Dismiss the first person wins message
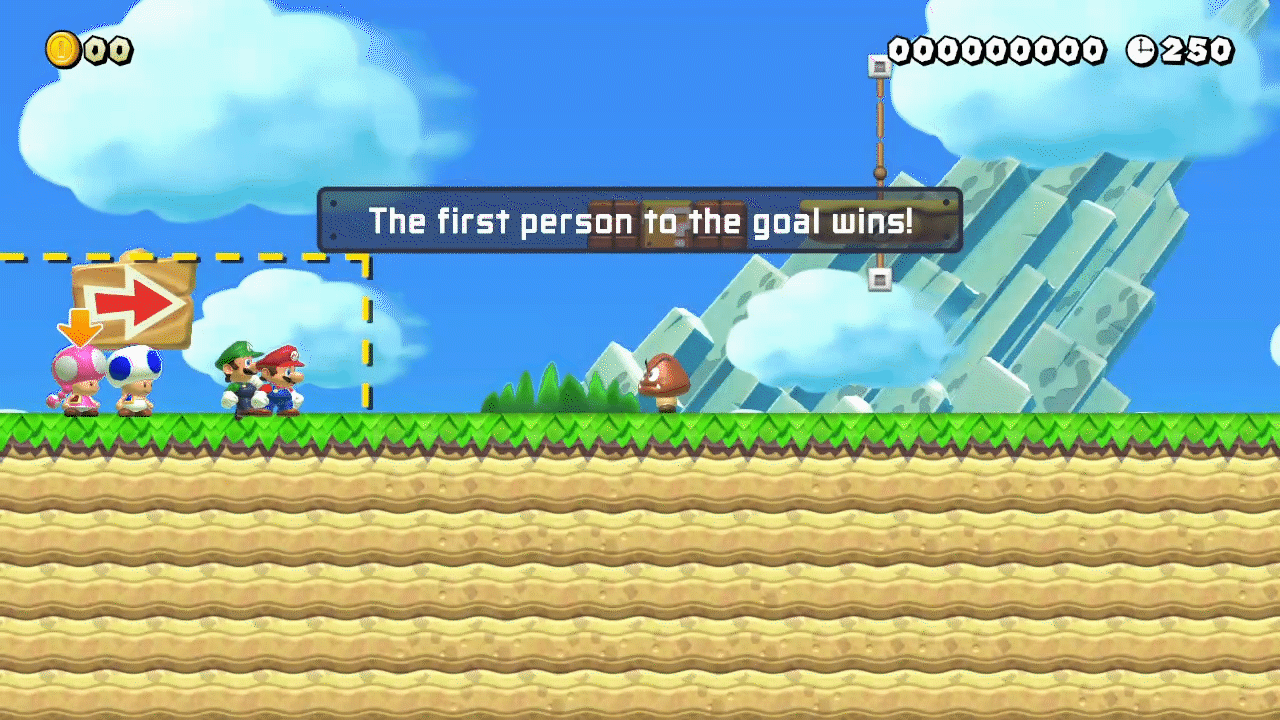 point(640,222)
